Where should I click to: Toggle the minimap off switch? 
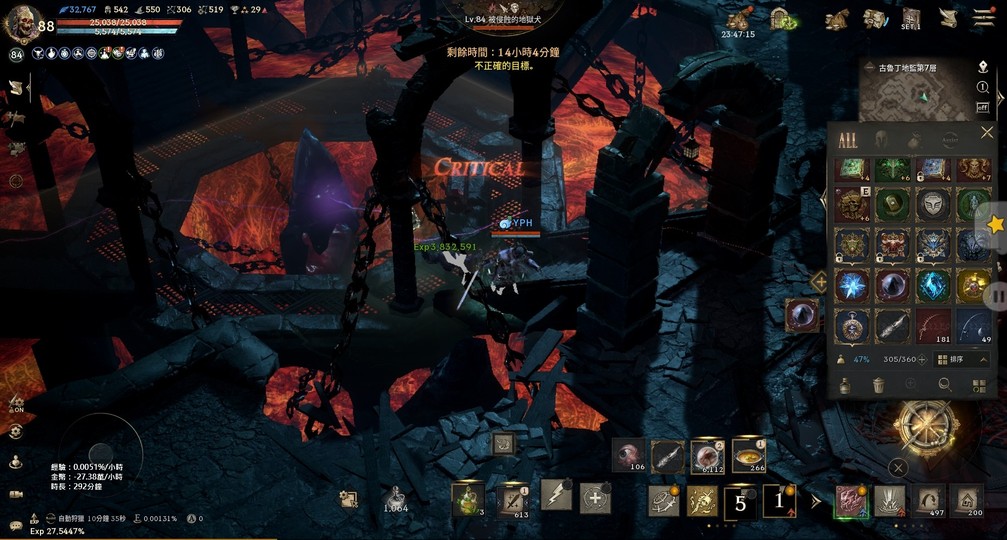click(983, 105)
